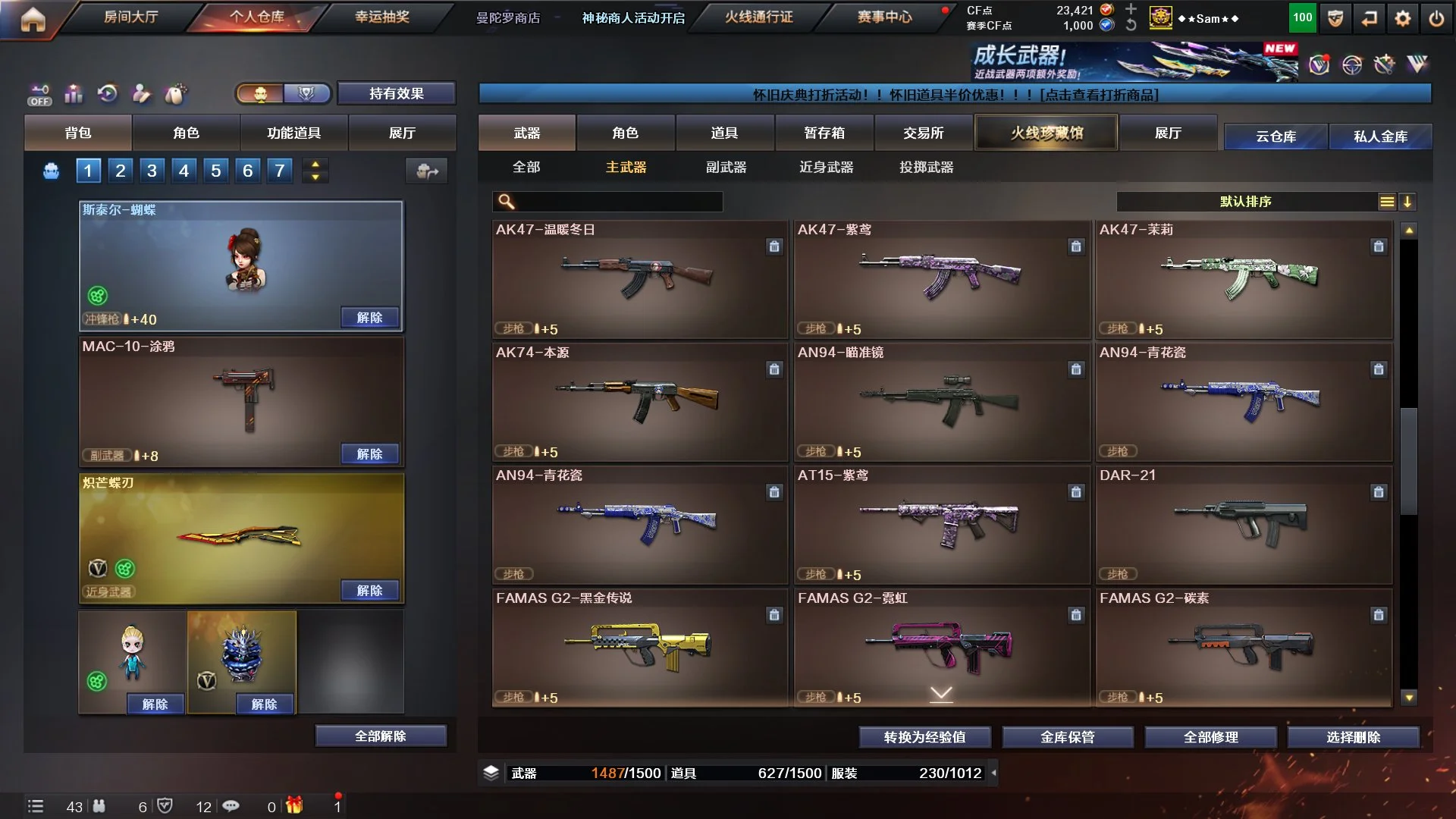The image size is (1456, 819).
Task: Click the 怀旧庆典打折活动 discount banner
Action: pos(955,95)
